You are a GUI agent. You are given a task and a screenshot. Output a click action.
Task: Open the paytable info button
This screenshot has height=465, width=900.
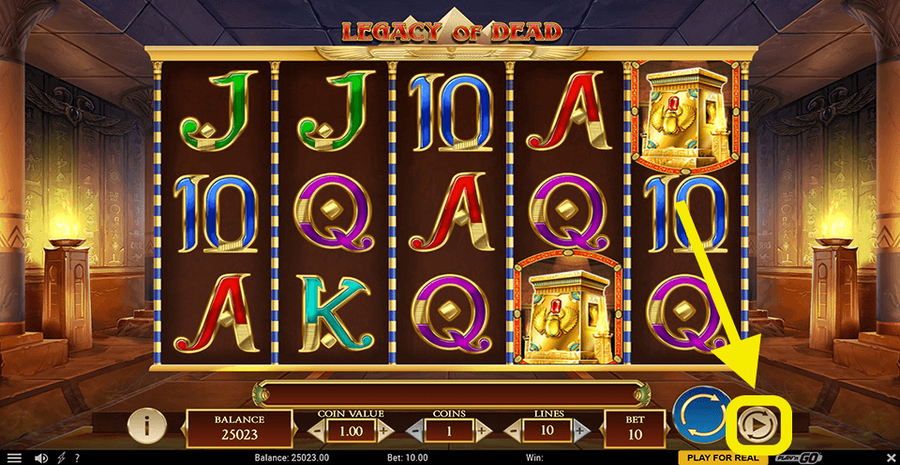(x=147, y=426)
